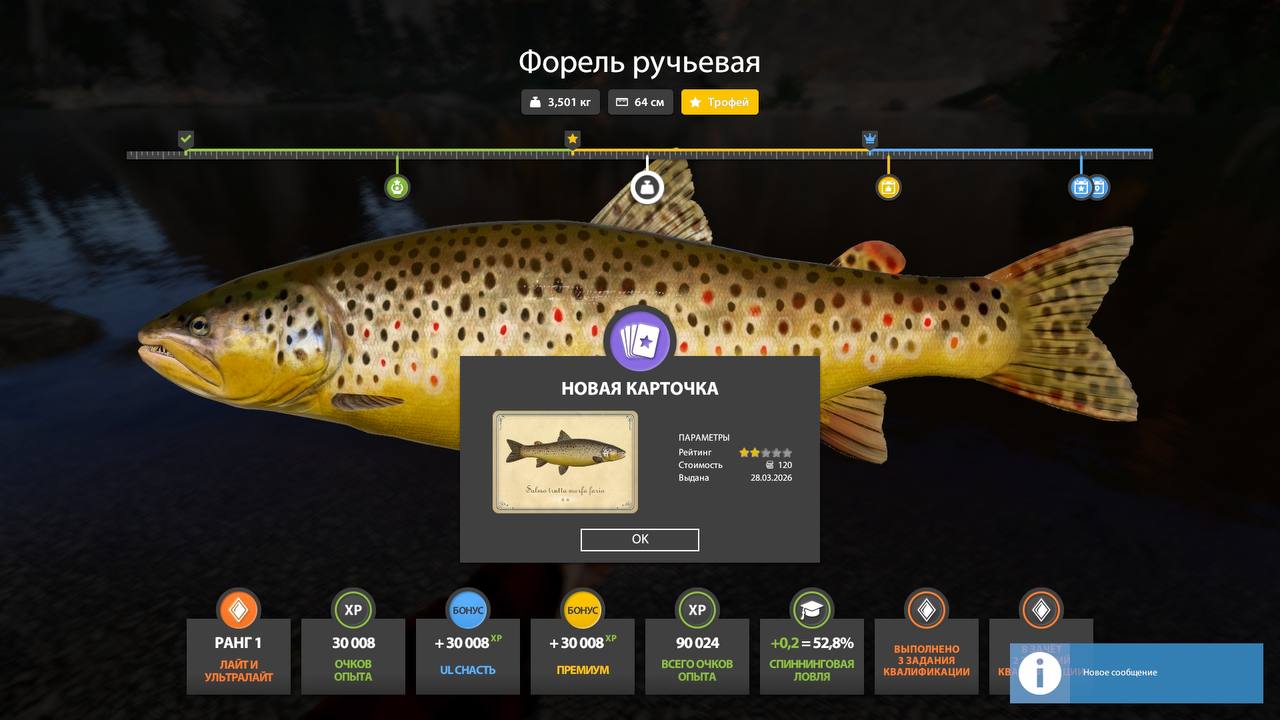The width and height of the screenshot is (1280, 720).
Task: Click the green graduation cap qualification icon
Action: tap(811, 609)
